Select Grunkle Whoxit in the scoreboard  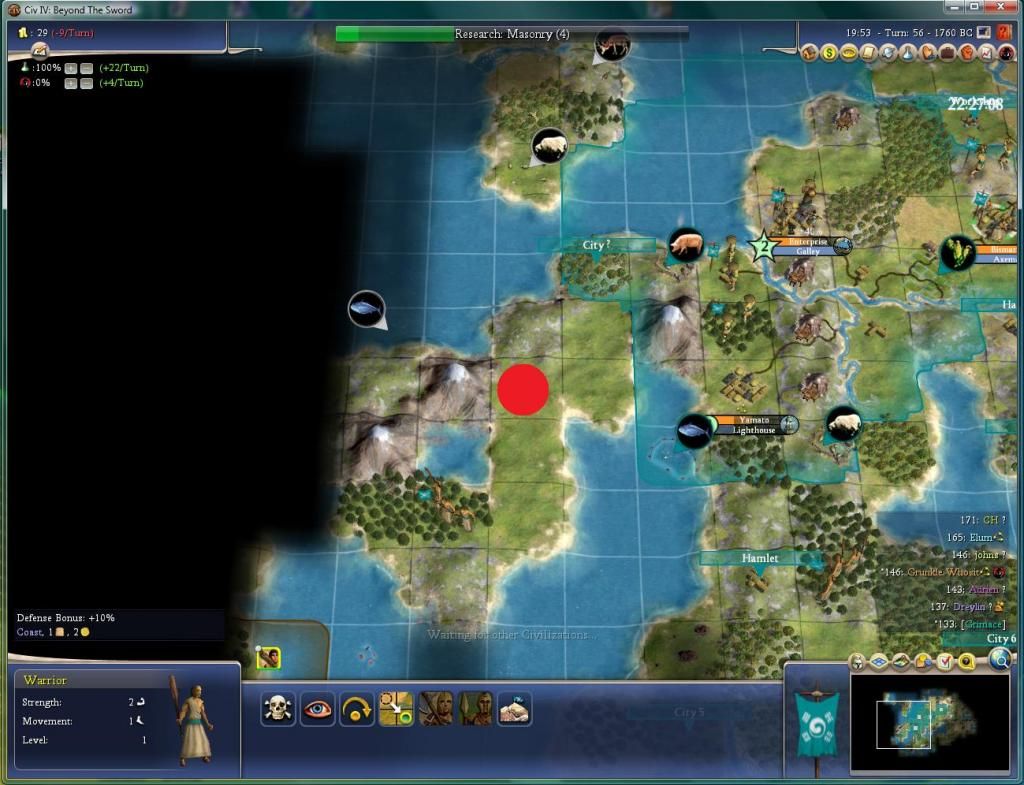[945, 572]
